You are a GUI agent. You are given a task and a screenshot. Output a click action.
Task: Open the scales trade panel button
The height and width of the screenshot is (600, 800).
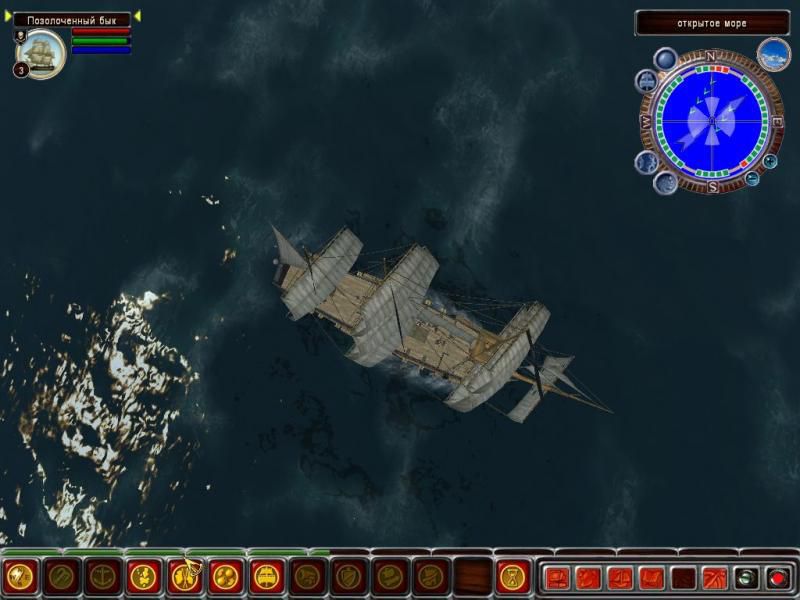click(x=621, y=577)
